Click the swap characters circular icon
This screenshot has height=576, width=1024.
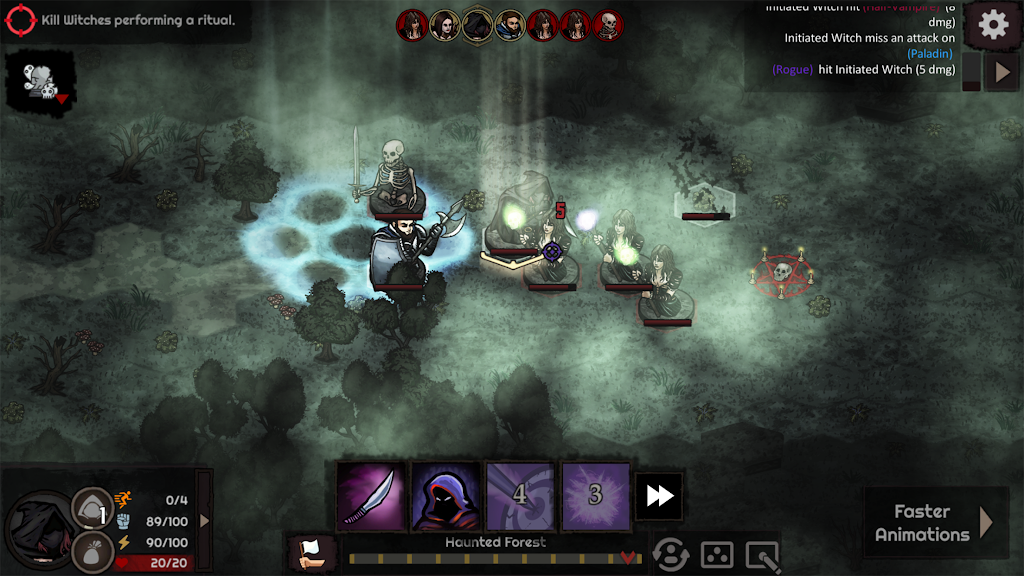pyautogui.click(x=671, y=553)
